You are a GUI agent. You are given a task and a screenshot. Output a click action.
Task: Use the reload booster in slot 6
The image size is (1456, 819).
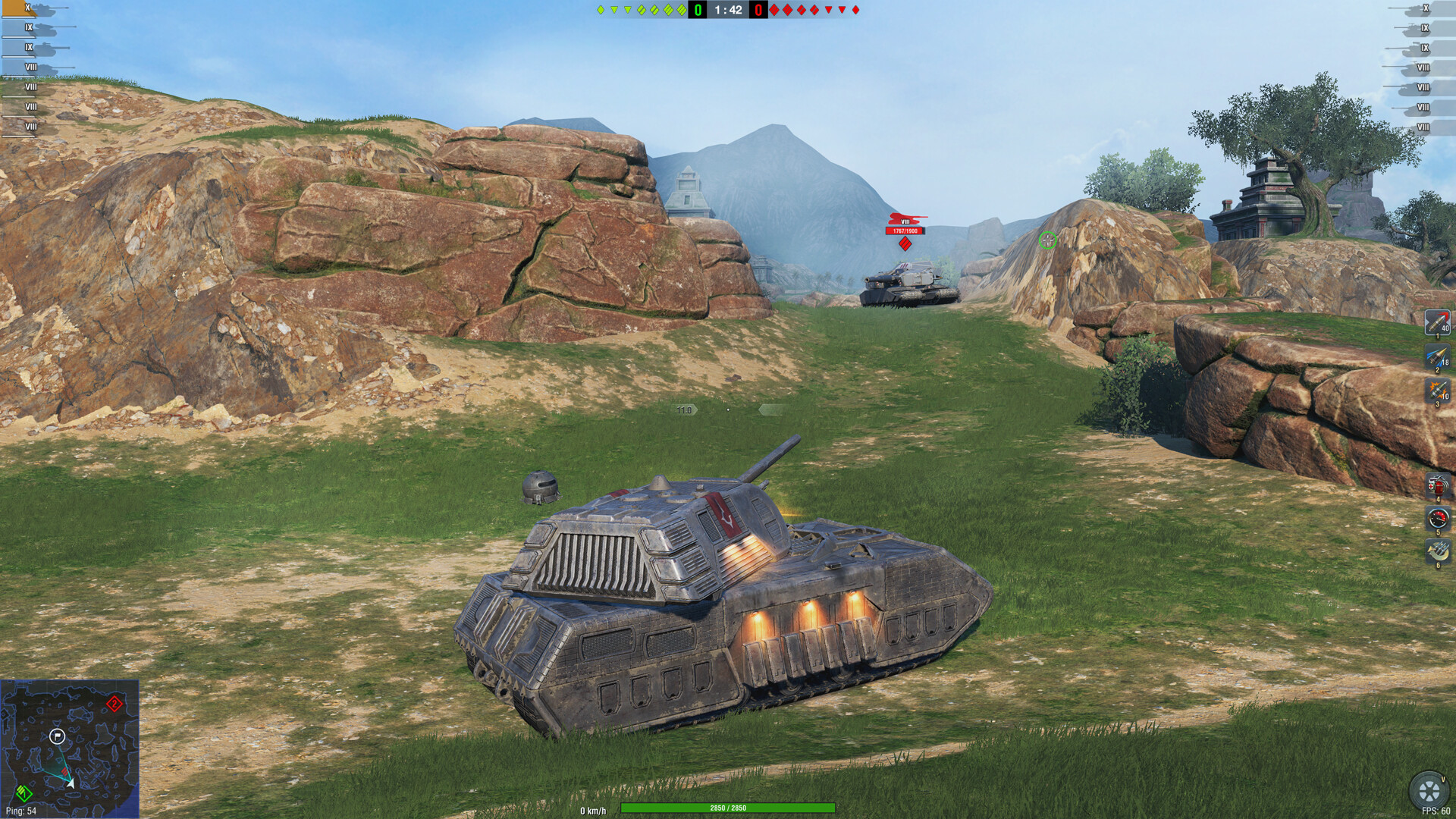(1436, 548)
